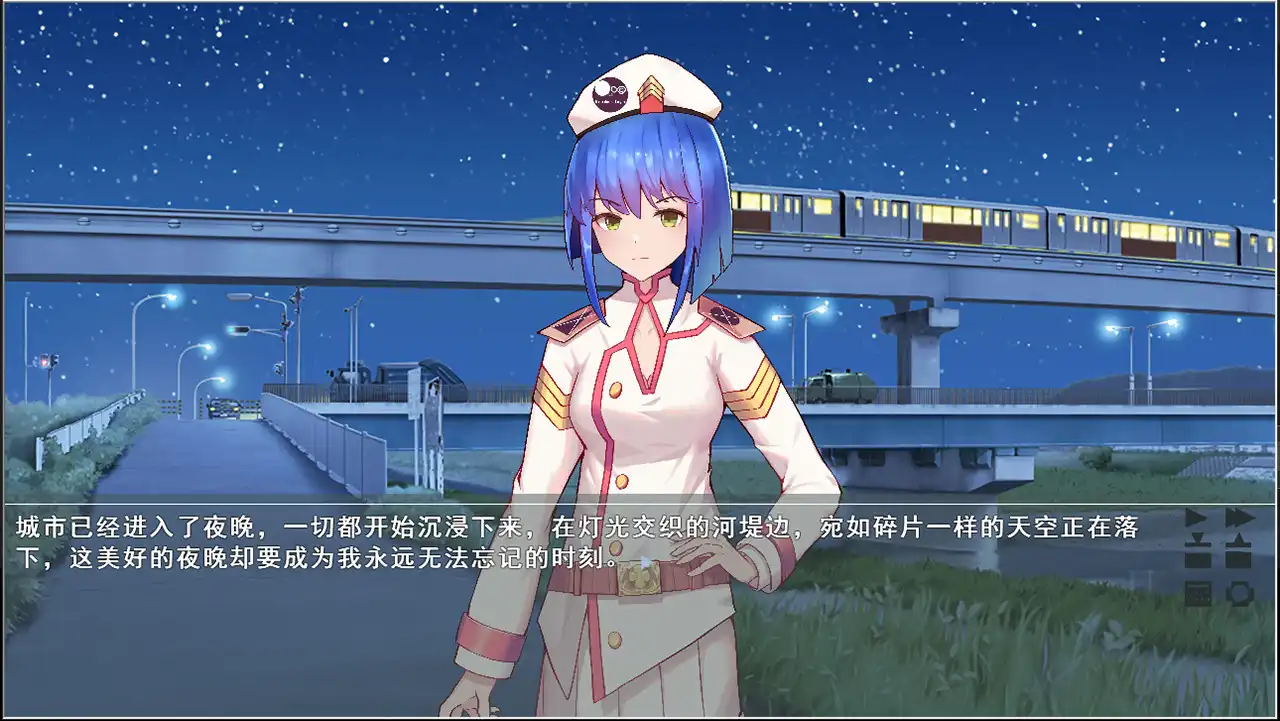
Task: Click the circular hide-interface icon
Action: (x=1238, y=595)
